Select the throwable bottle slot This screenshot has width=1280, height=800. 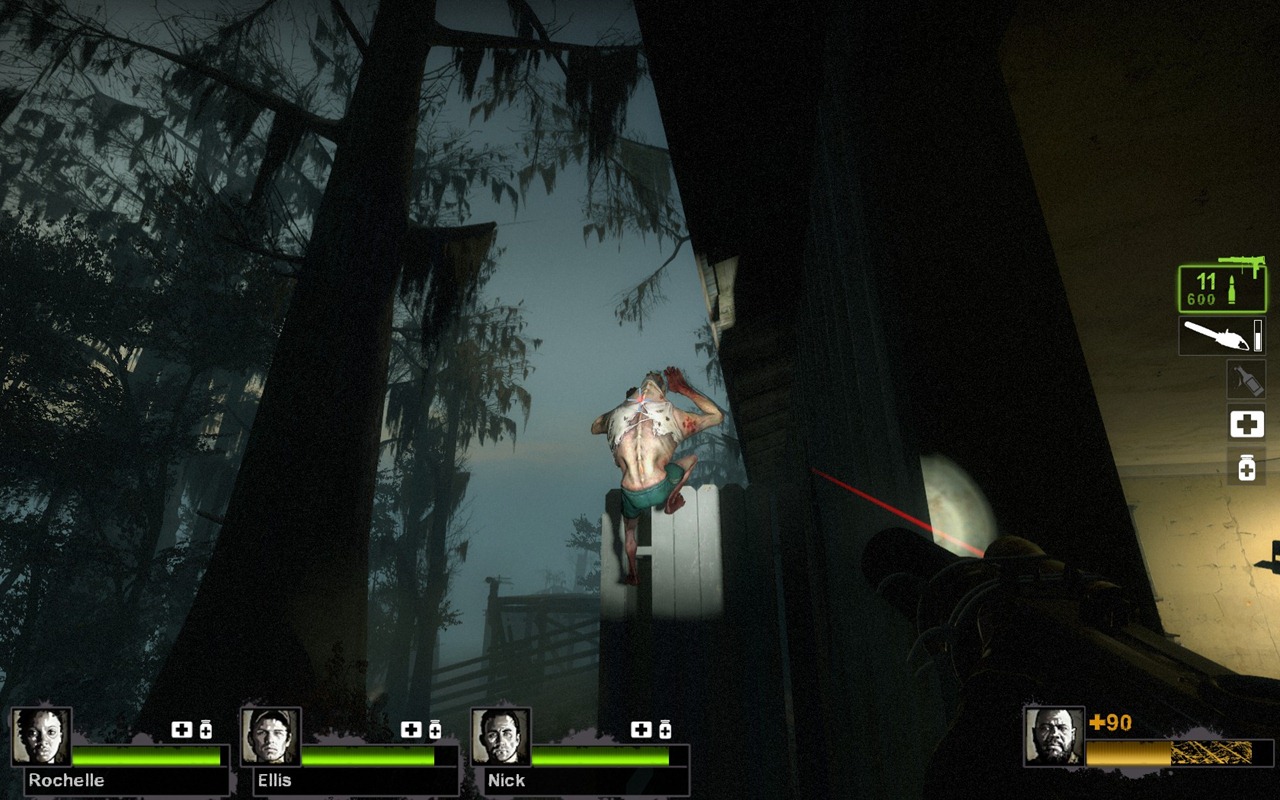1246,380
